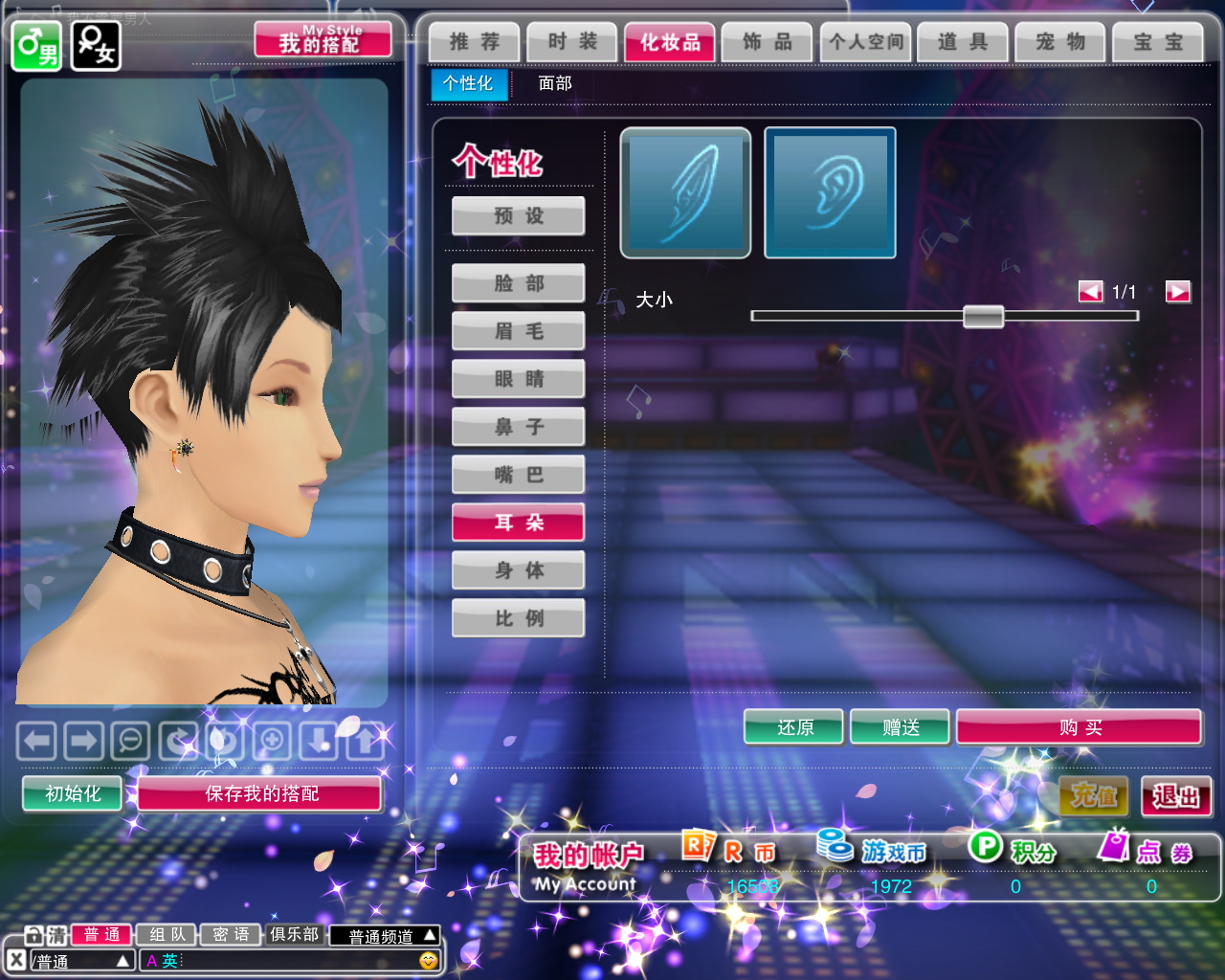The image size is (1225, 980).
Task: Select the 饰品 accessories tab
Action: [x=768, y=42]
